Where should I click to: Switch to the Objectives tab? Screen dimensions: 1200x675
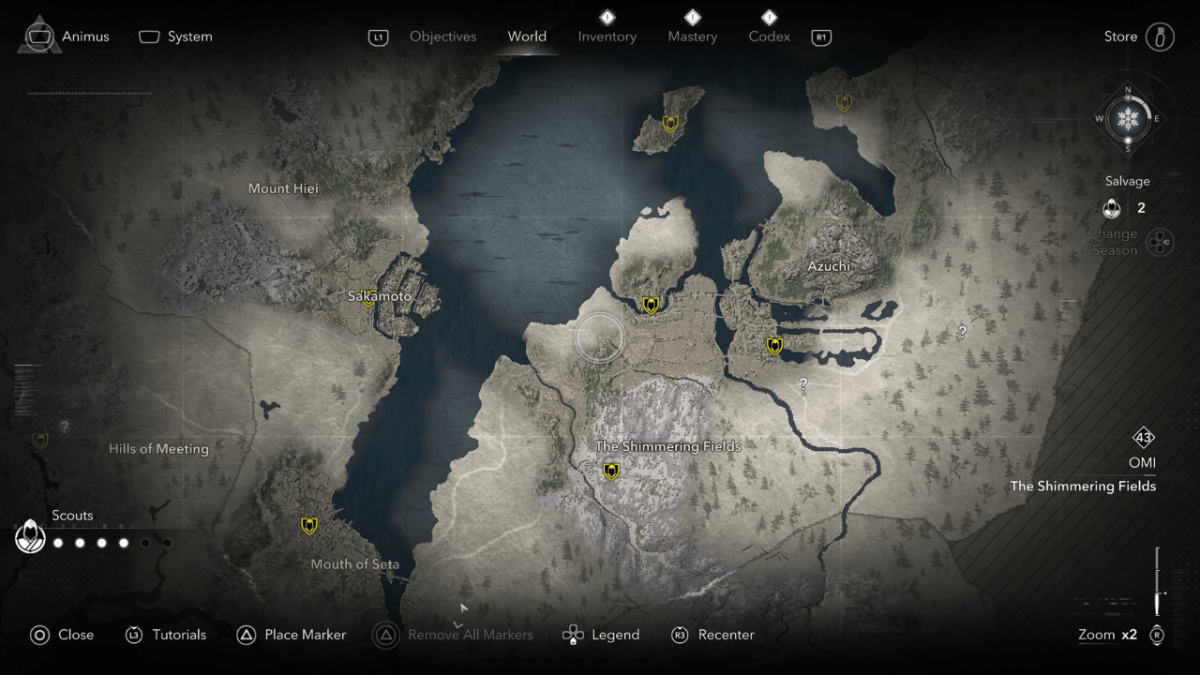pos(442,37)
